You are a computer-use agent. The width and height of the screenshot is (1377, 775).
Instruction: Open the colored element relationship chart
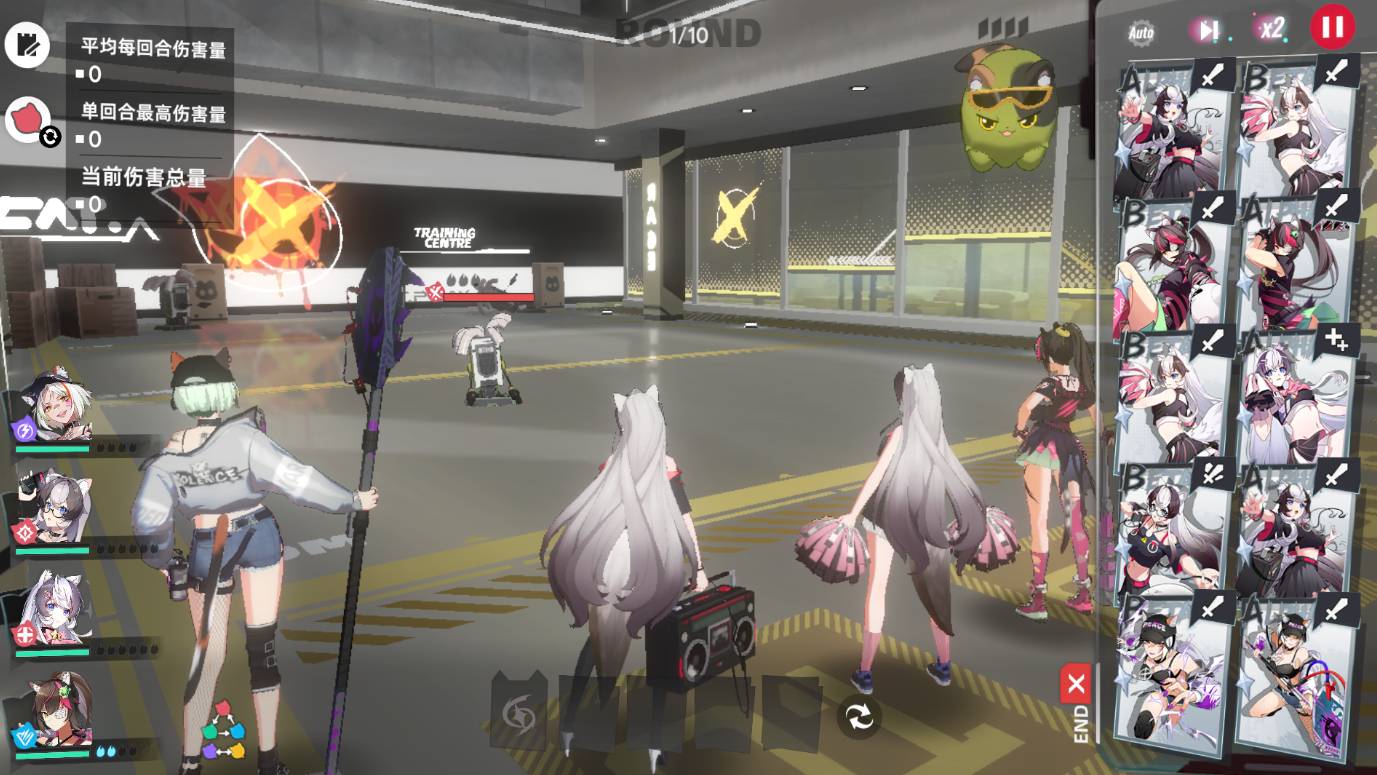[223, 730]
